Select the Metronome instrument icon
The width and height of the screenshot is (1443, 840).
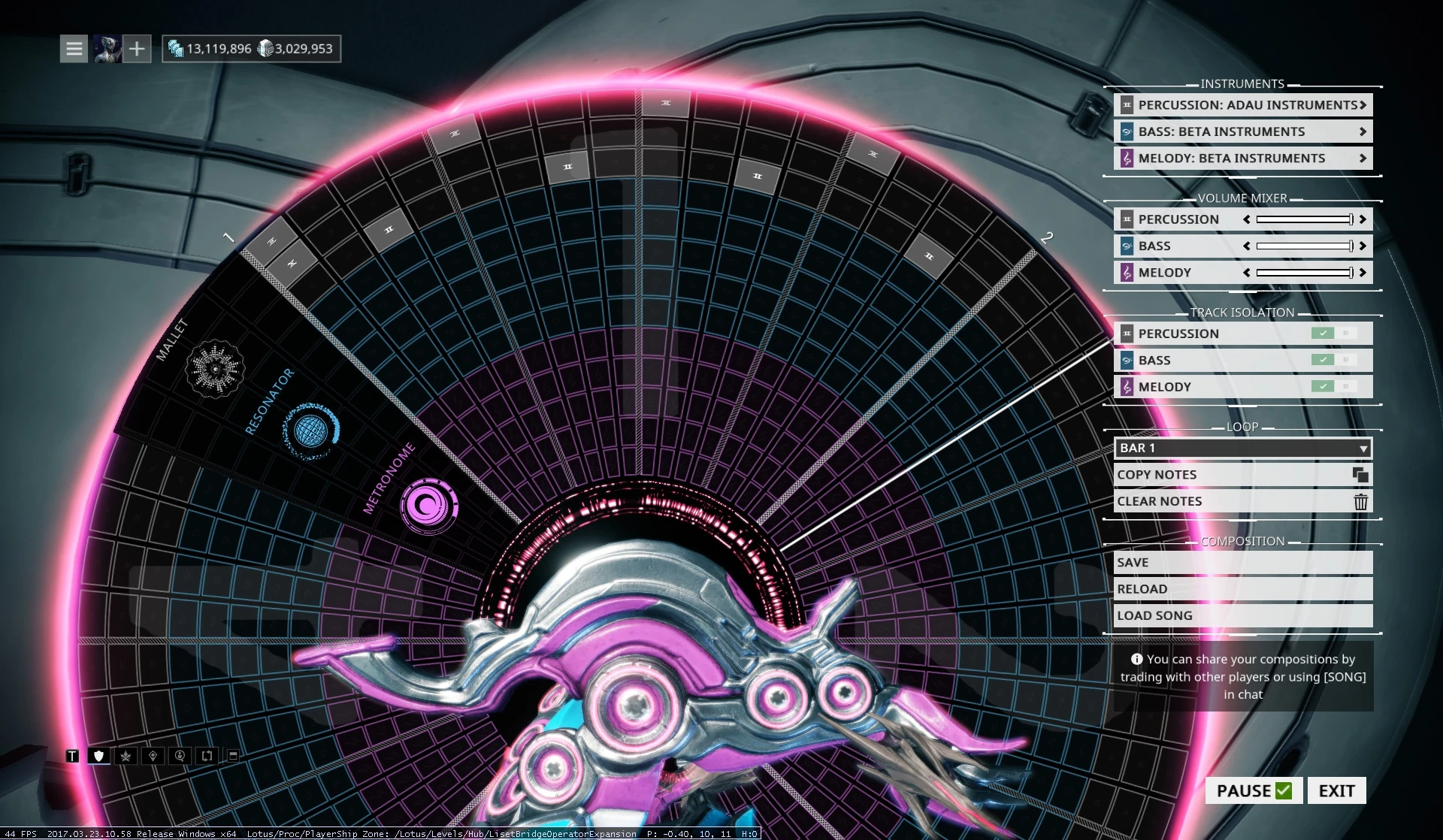pyautogui.click(x=428, y=504)
